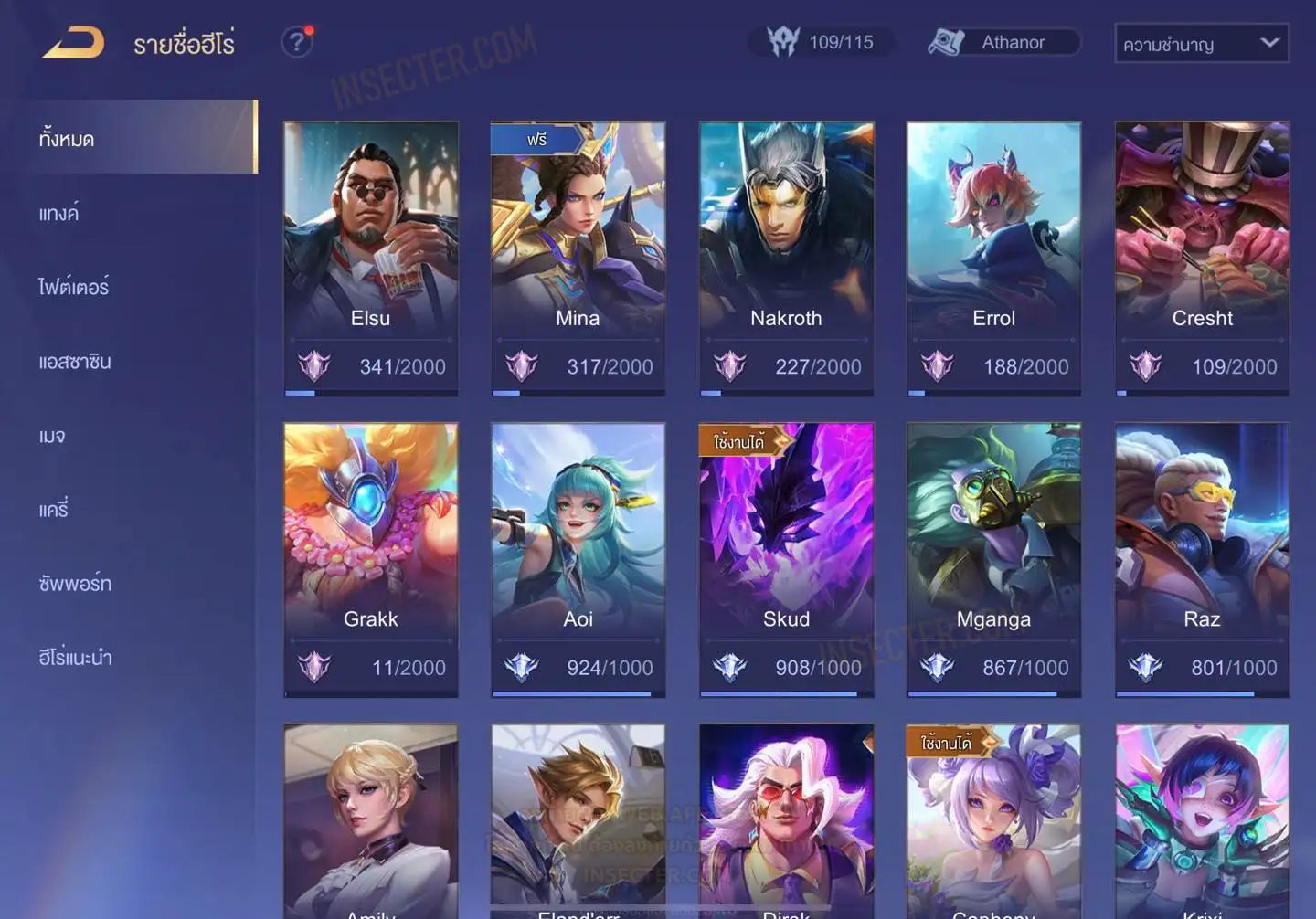Filter heroes by แทงค์ (Tank)
1316x919 pixels.
pyautogui.click(x=59, y=214)
